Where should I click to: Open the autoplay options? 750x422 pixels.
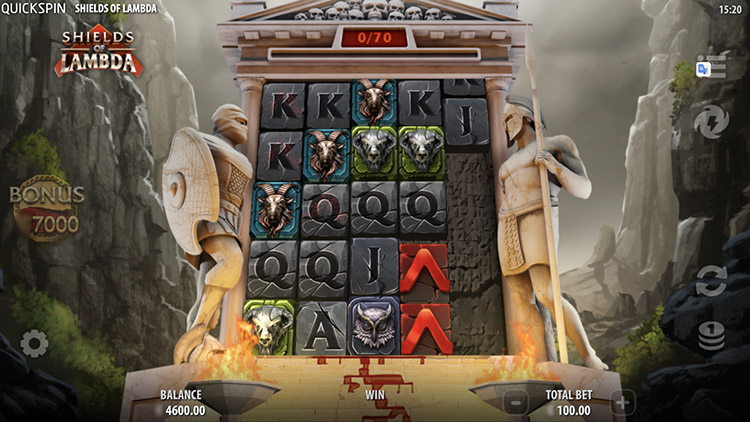click(711, 281)
